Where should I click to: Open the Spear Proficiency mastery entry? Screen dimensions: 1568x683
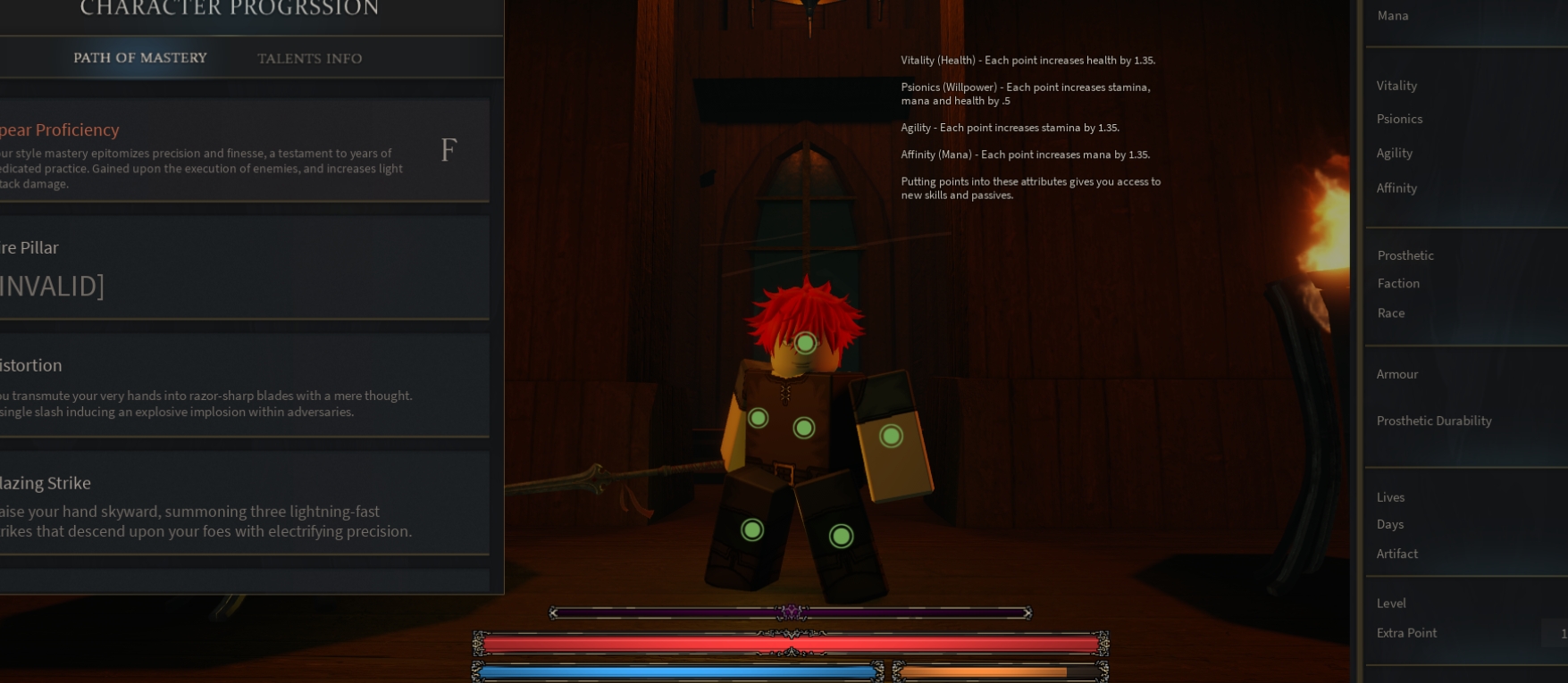click(x=243, y=150)
